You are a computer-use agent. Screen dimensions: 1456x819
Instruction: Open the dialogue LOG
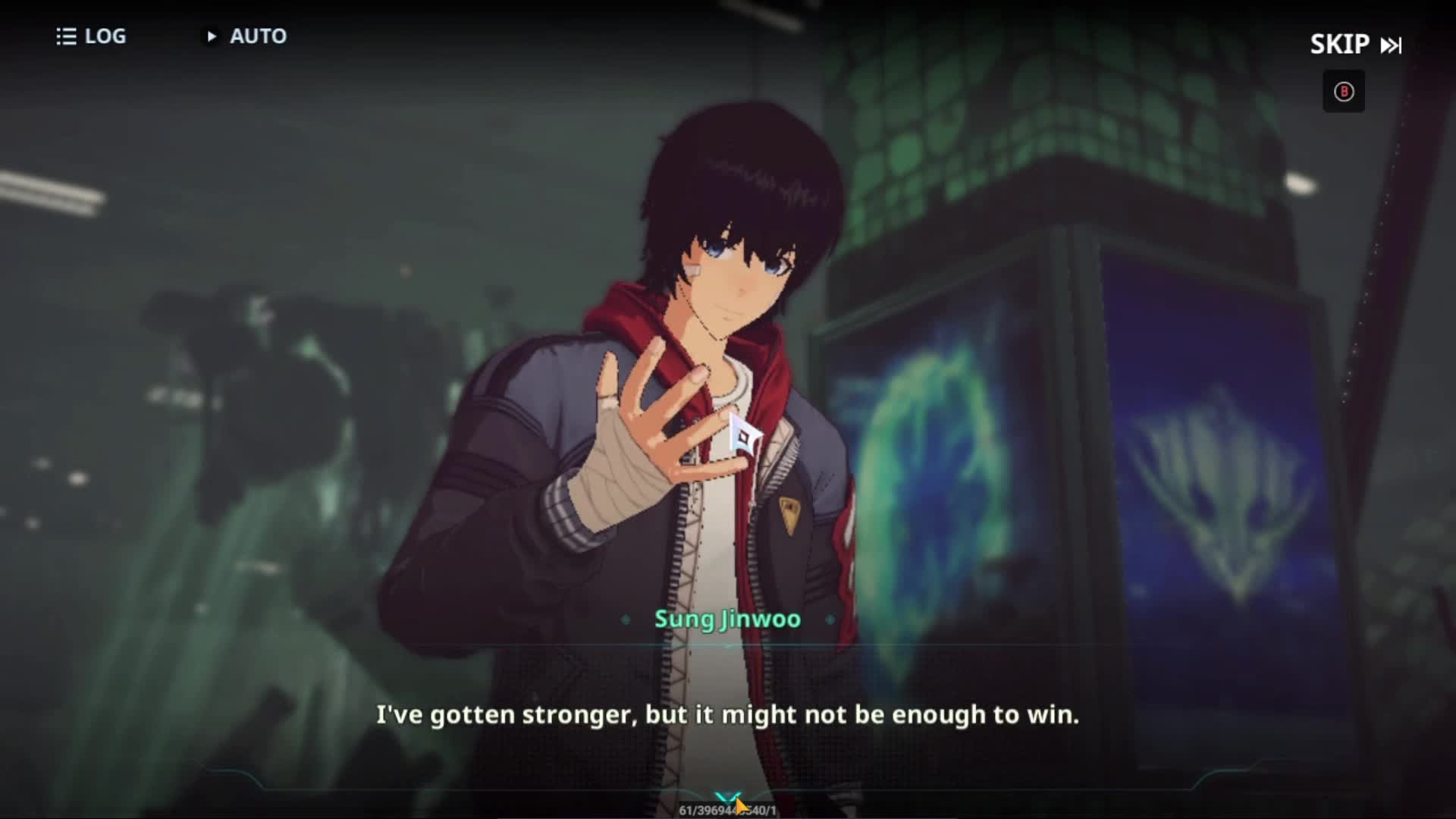point(91,36)
